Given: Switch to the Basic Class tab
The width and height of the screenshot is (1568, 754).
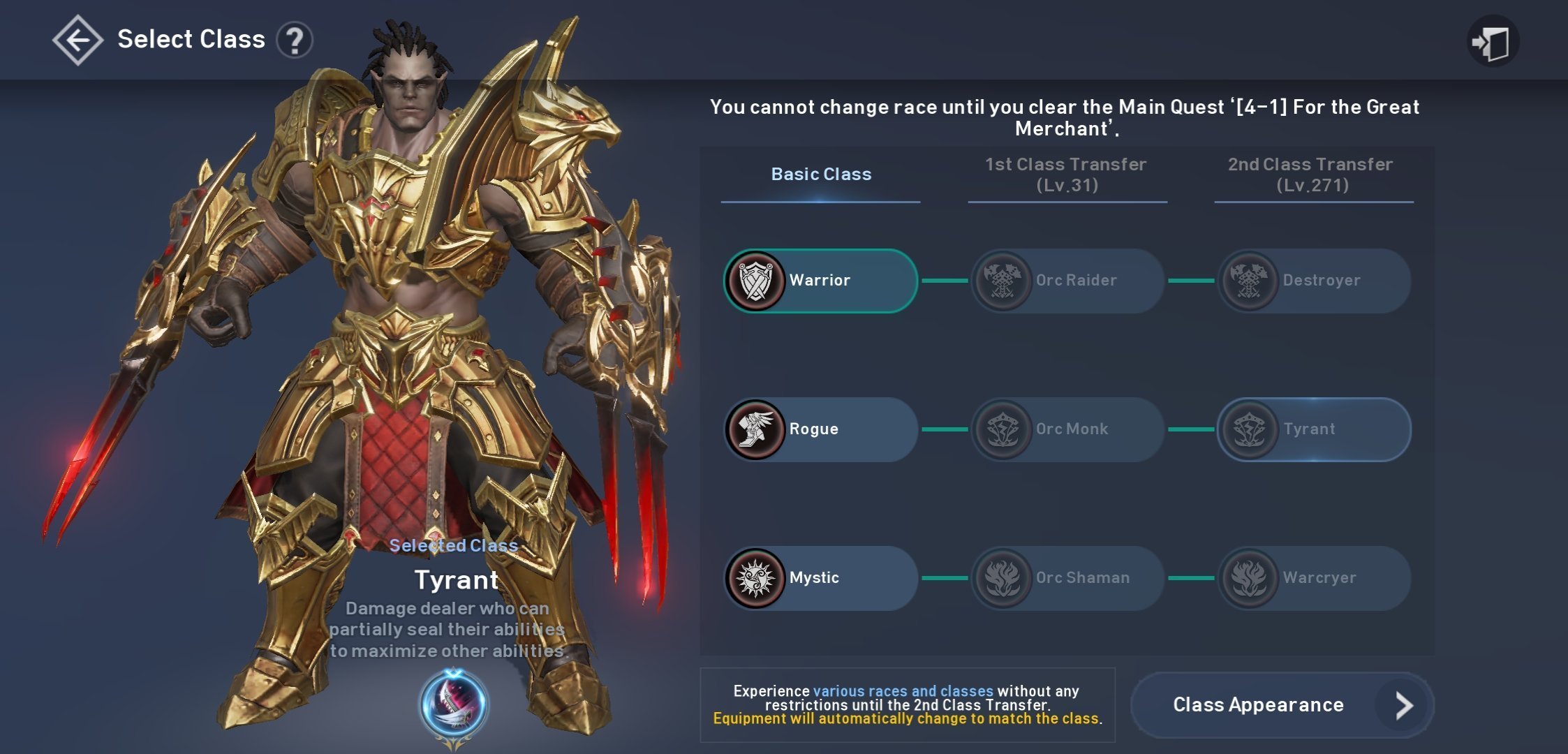Looking at the screenshot, I should [821, 175].
